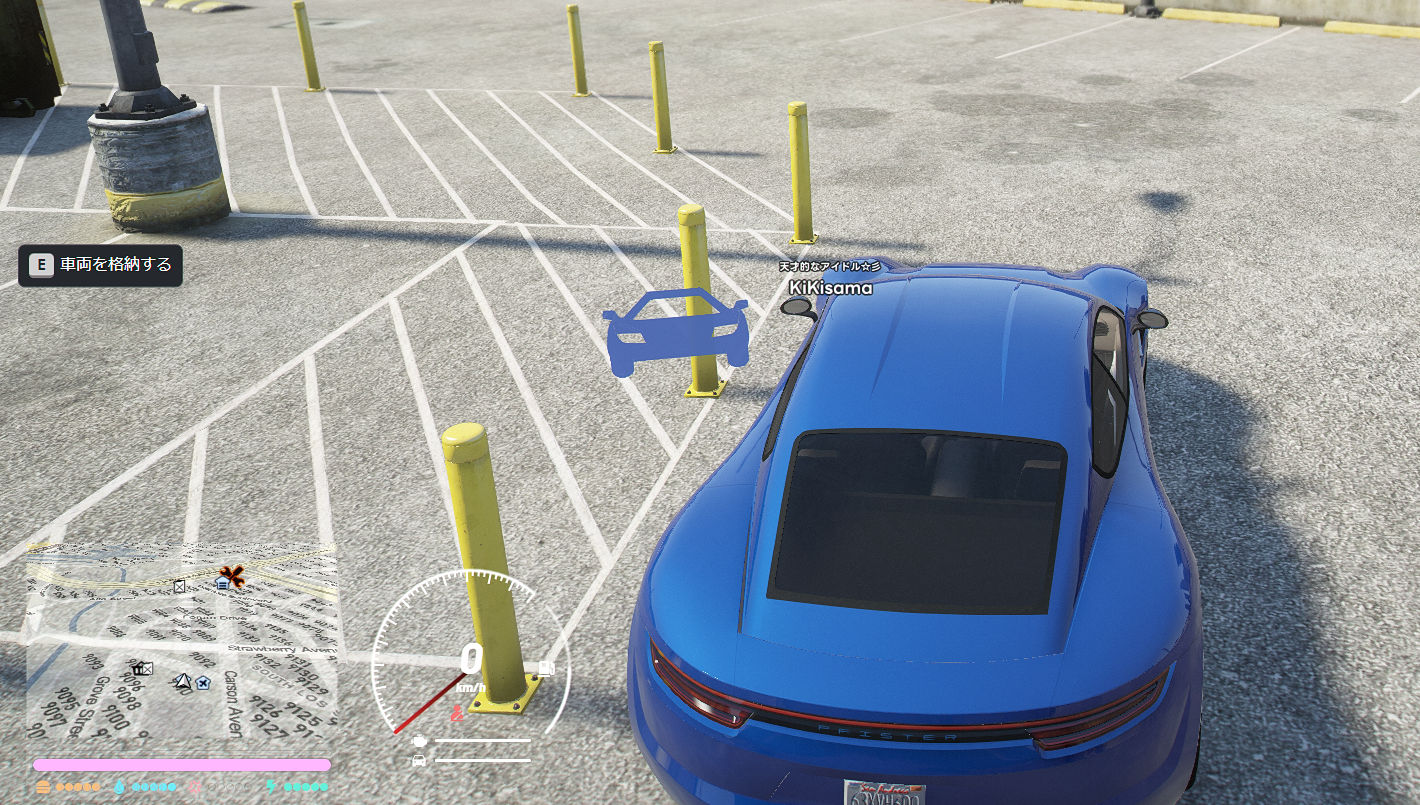Select the blue car garage marker
Screen dimensions: 1420x805
[676, 332]
